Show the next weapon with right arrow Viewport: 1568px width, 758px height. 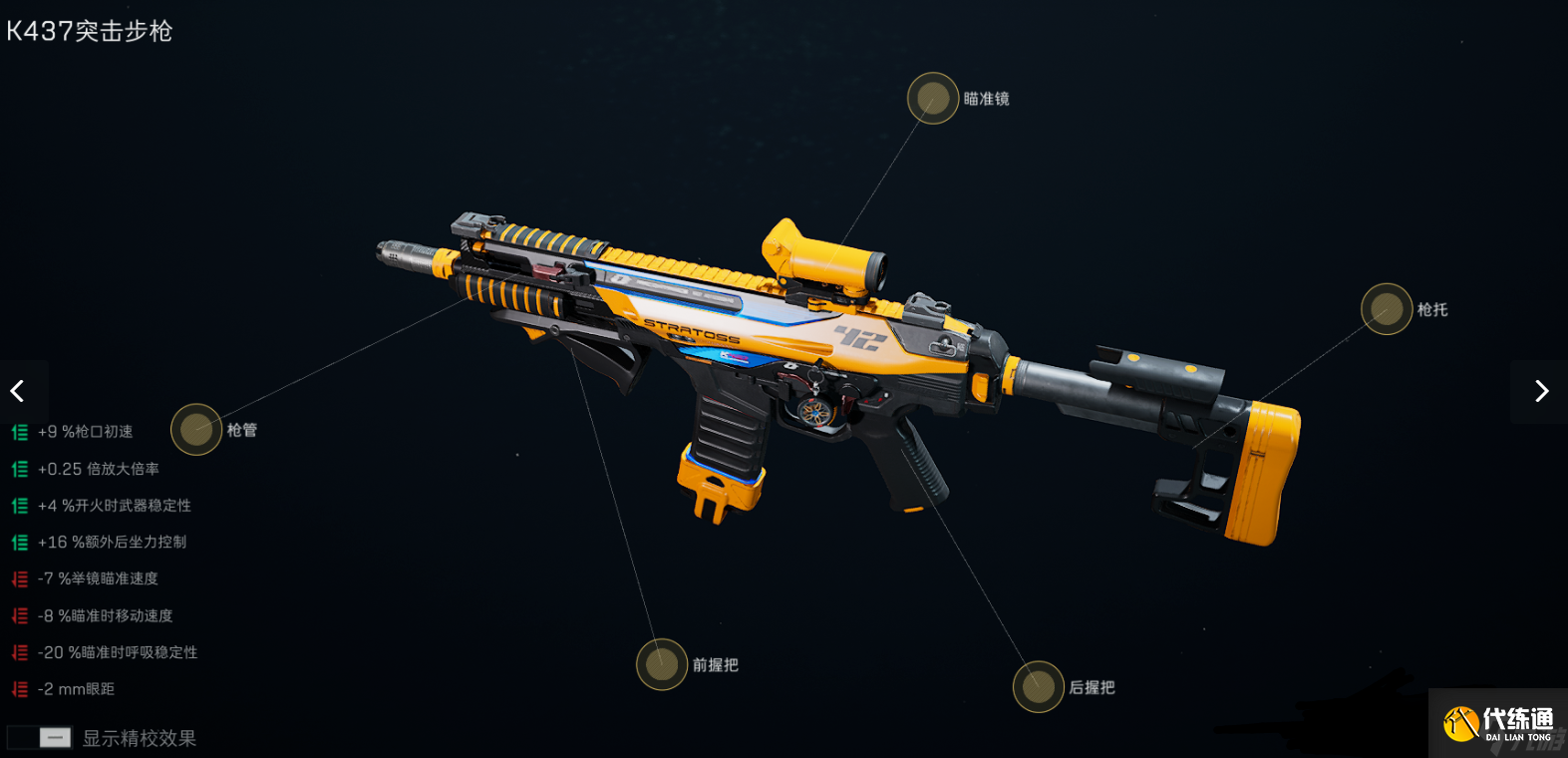click(x=1540, y=391)
